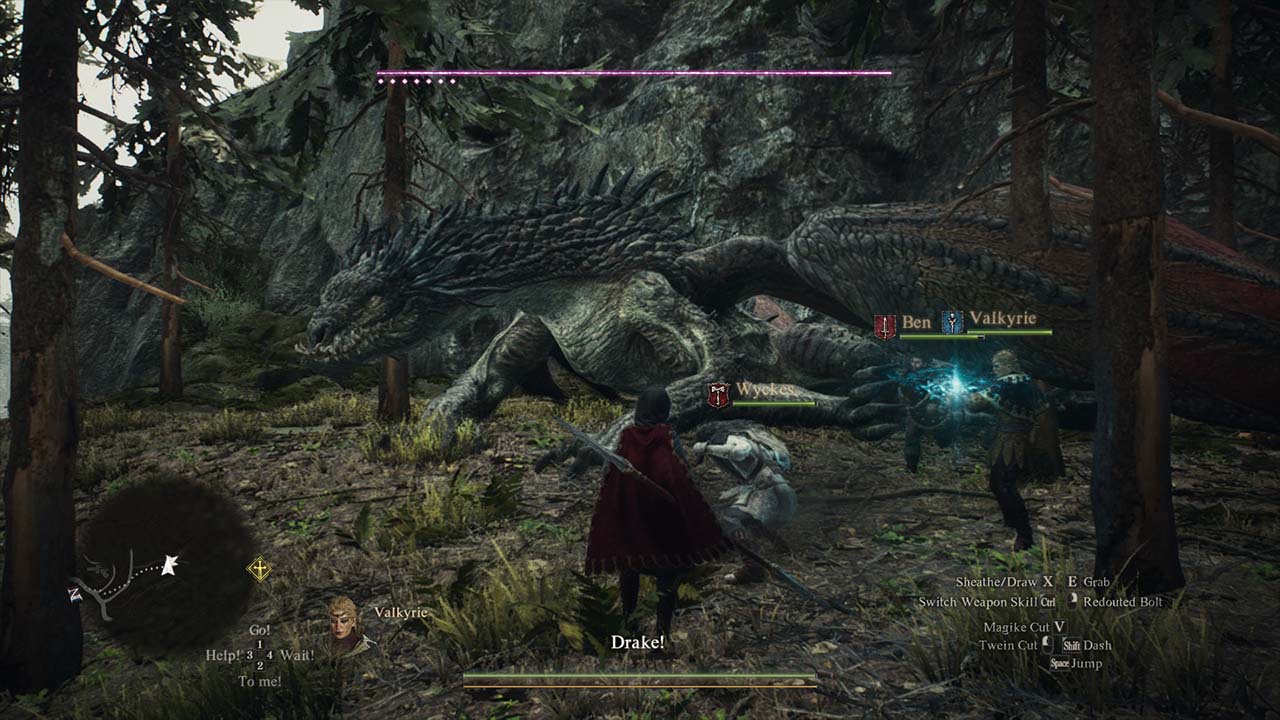Select Valkyrie's blue vocation icon
The width and height of the screenshot is (1280, 720).
click(952, 322)
